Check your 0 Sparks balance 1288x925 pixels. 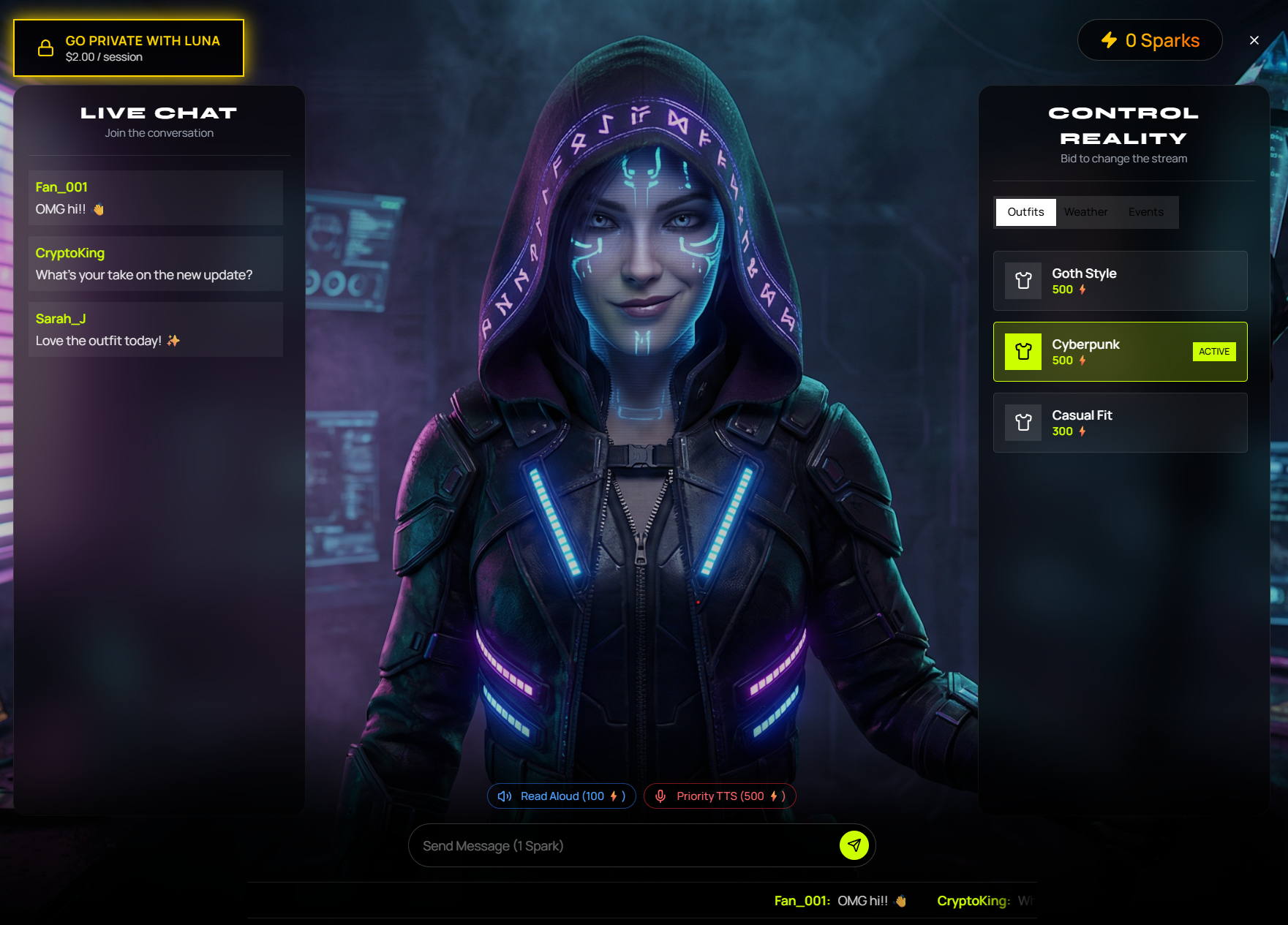point(1149,40)
